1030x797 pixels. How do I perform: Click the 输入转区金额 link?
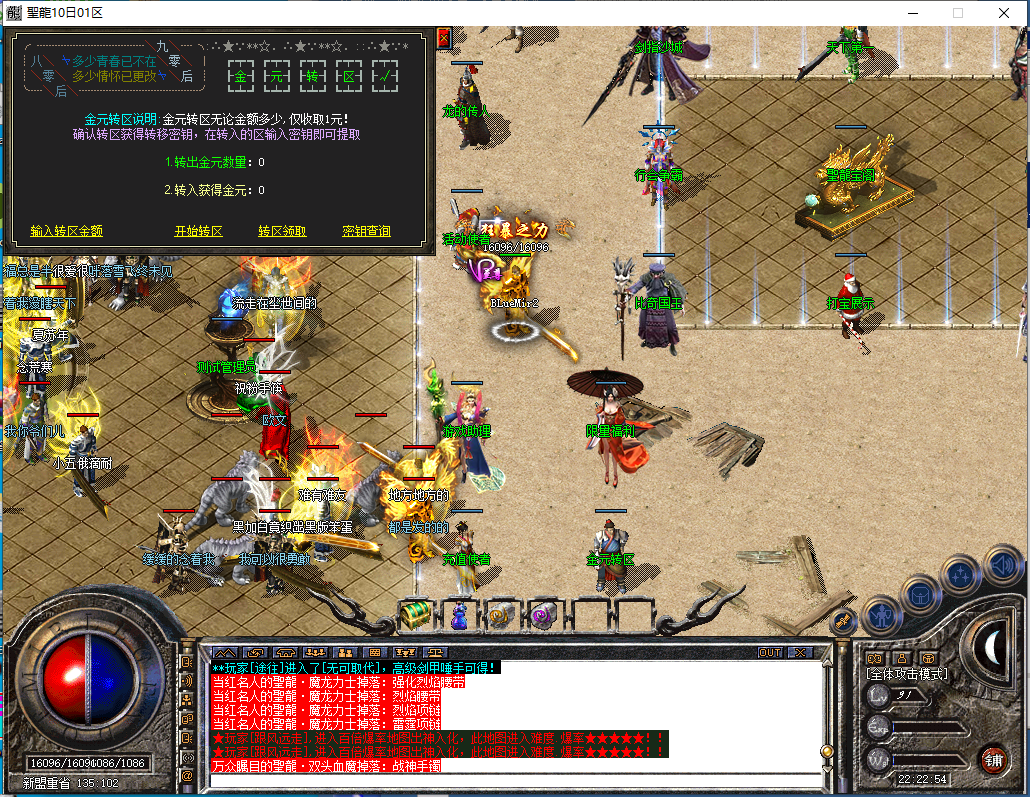(67, 231)
